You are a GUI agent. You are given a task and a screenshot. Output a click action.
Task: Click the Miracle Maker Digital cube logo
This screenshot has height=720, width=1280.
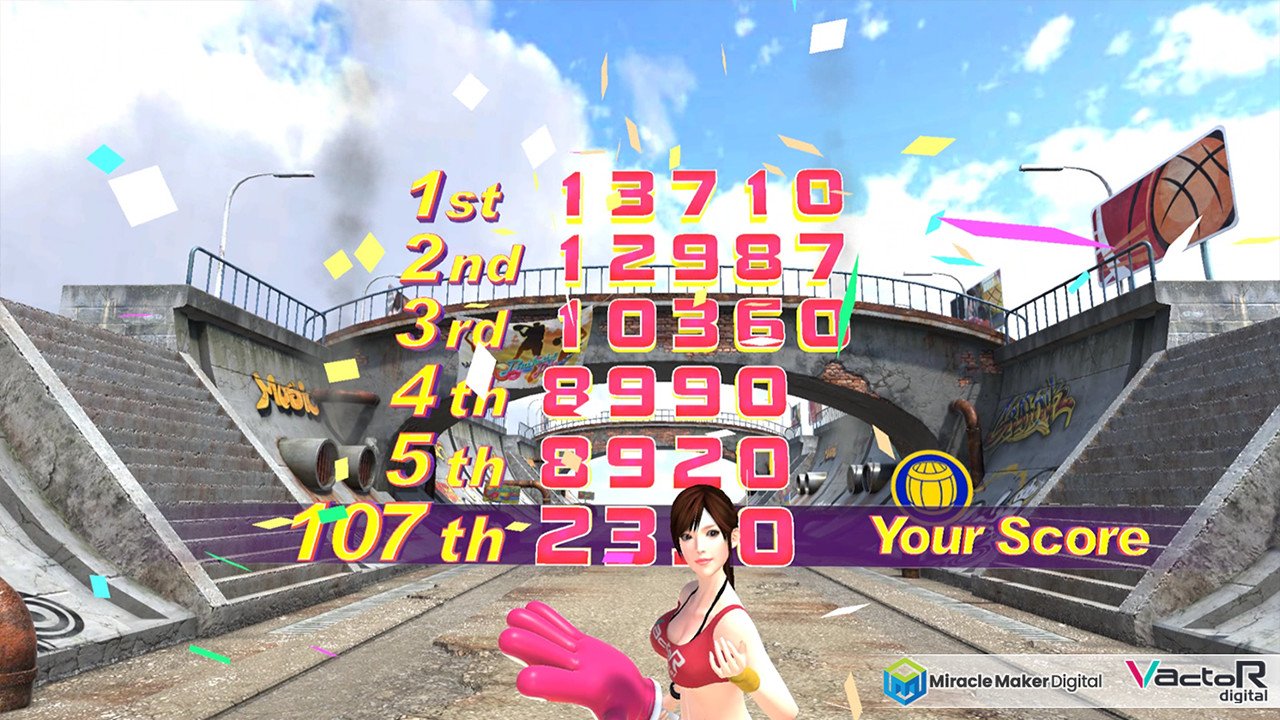(903, 676)
